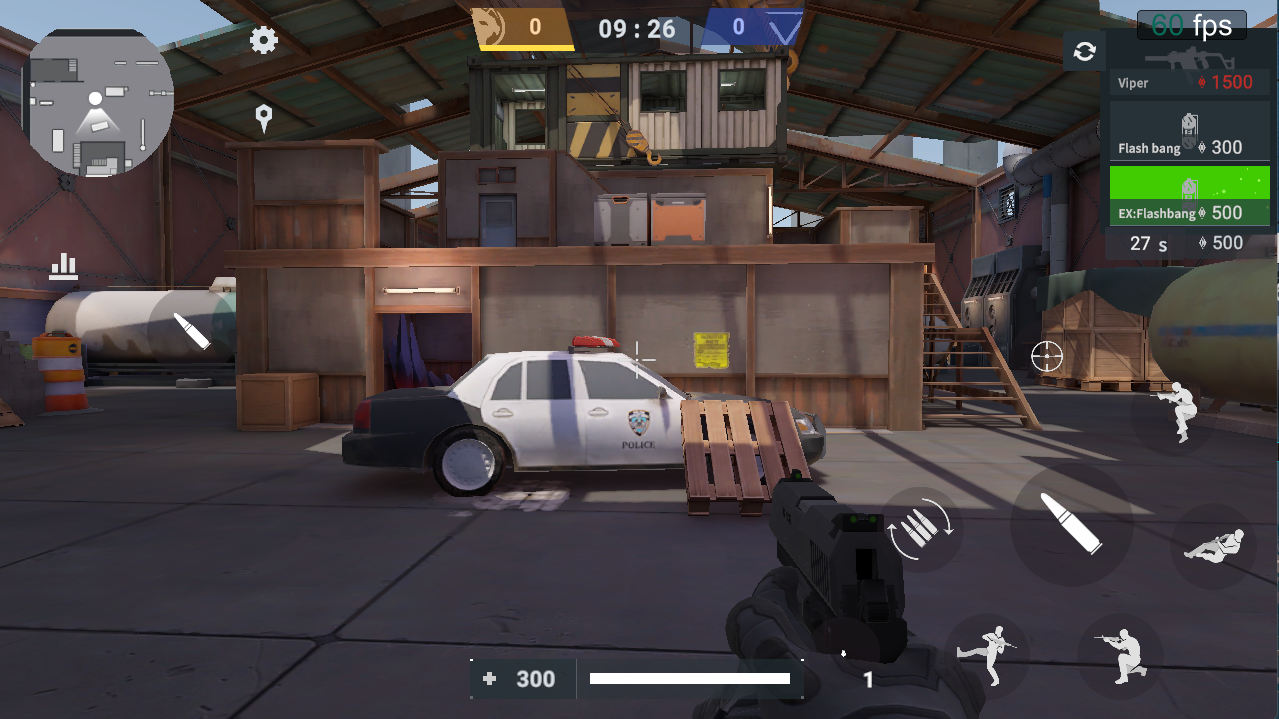The height and width of the screenshot is (719, 1279).
Task: Refresh the buy panel with the swap-arrows icon
Action: [1084, 51]
